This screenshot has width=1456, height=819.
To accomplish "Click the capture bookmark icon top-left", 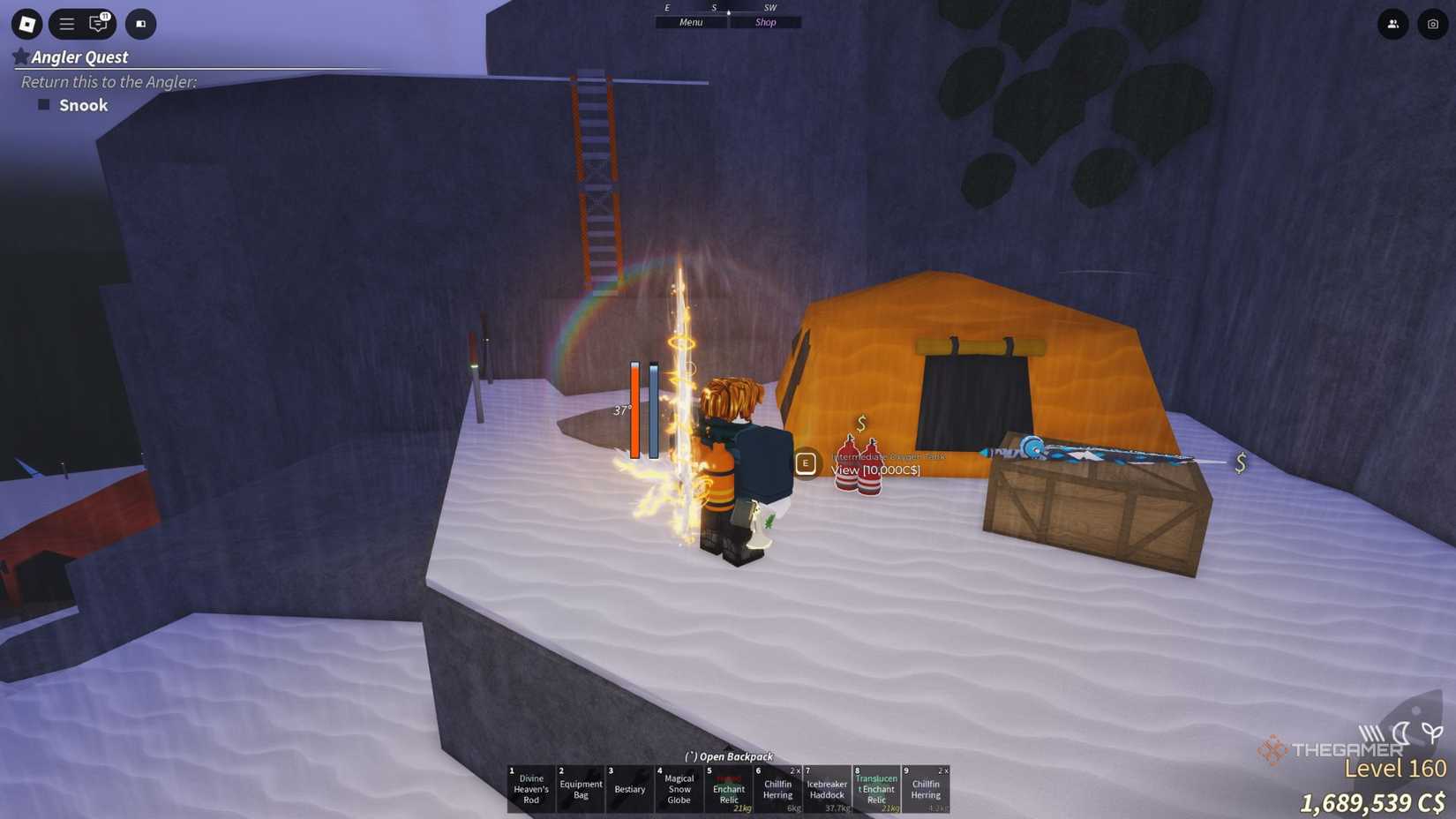I will point(140,24).
